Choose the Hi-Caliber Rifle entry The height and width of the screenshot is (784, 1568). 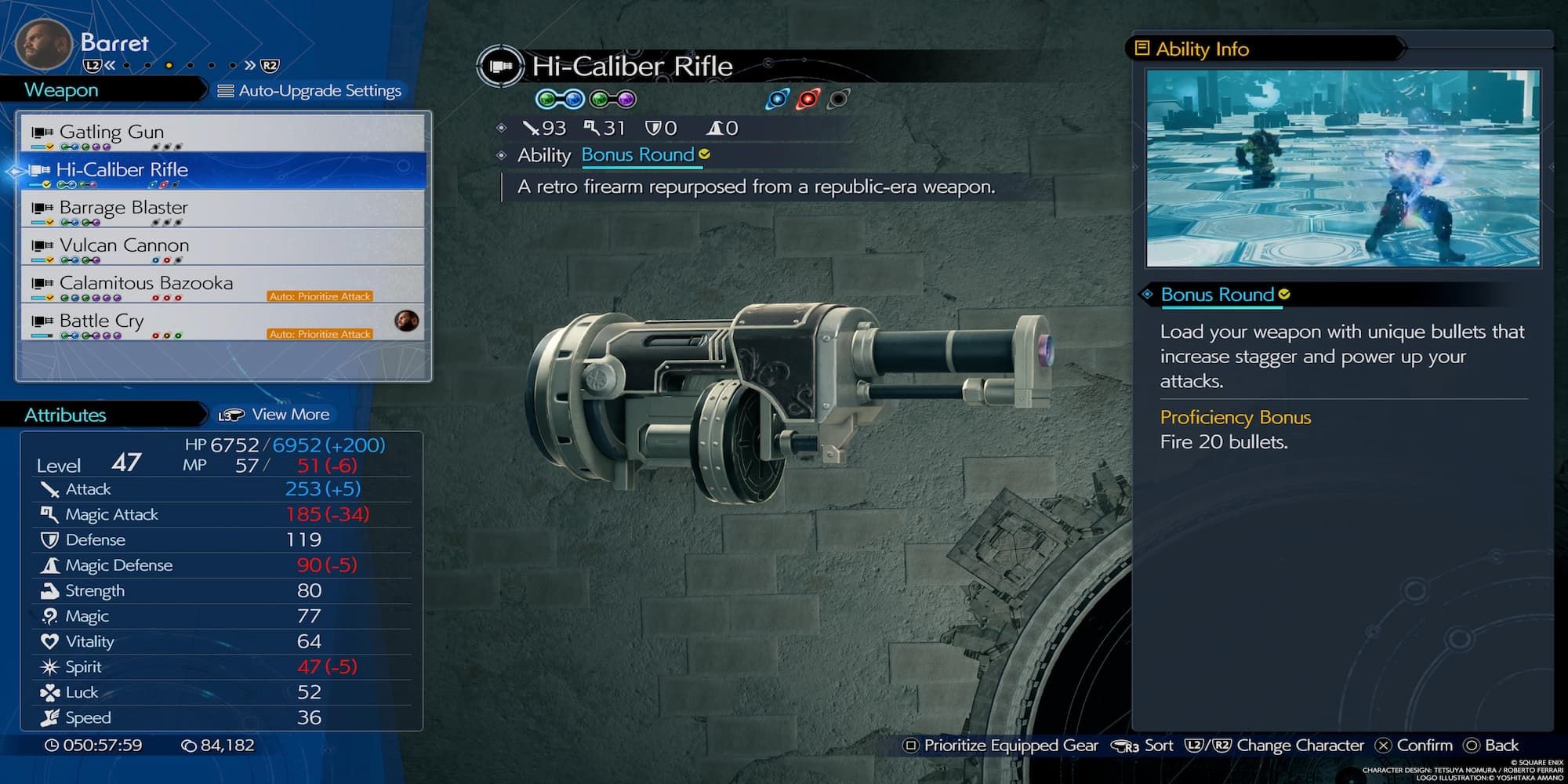[122, 170]
